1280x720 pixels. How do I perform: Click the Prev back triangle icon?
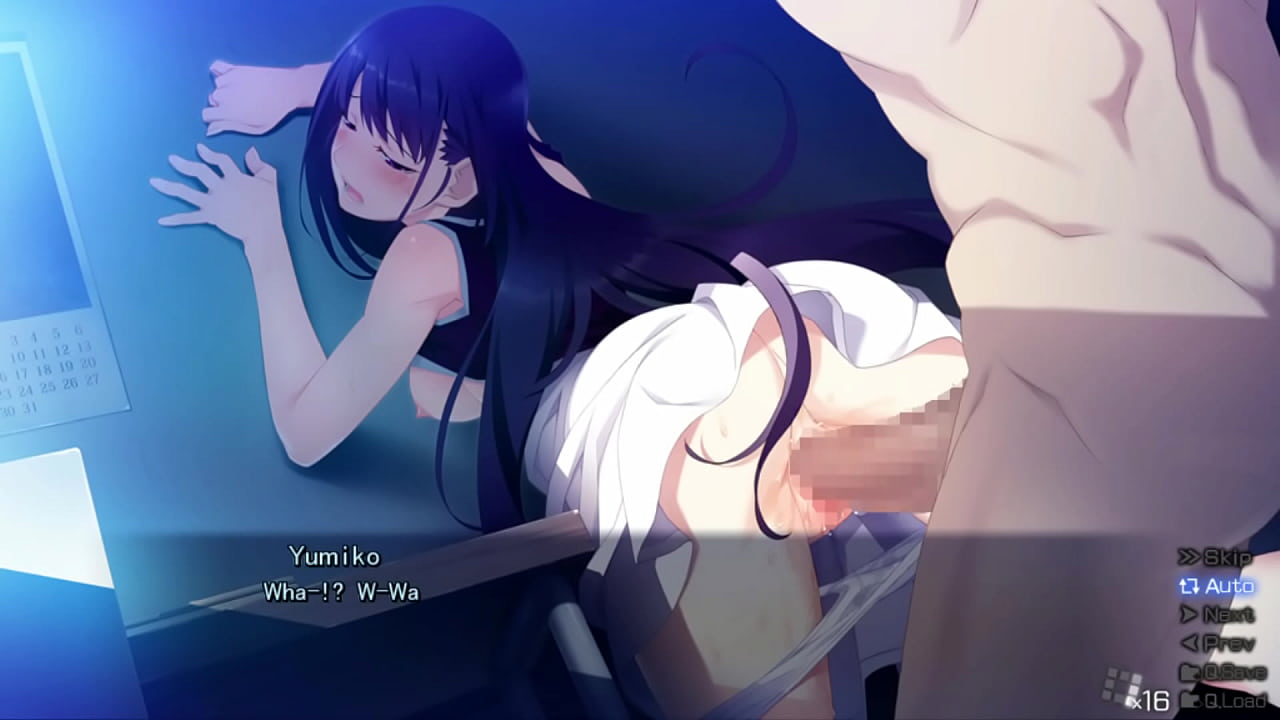[1189, 642]
